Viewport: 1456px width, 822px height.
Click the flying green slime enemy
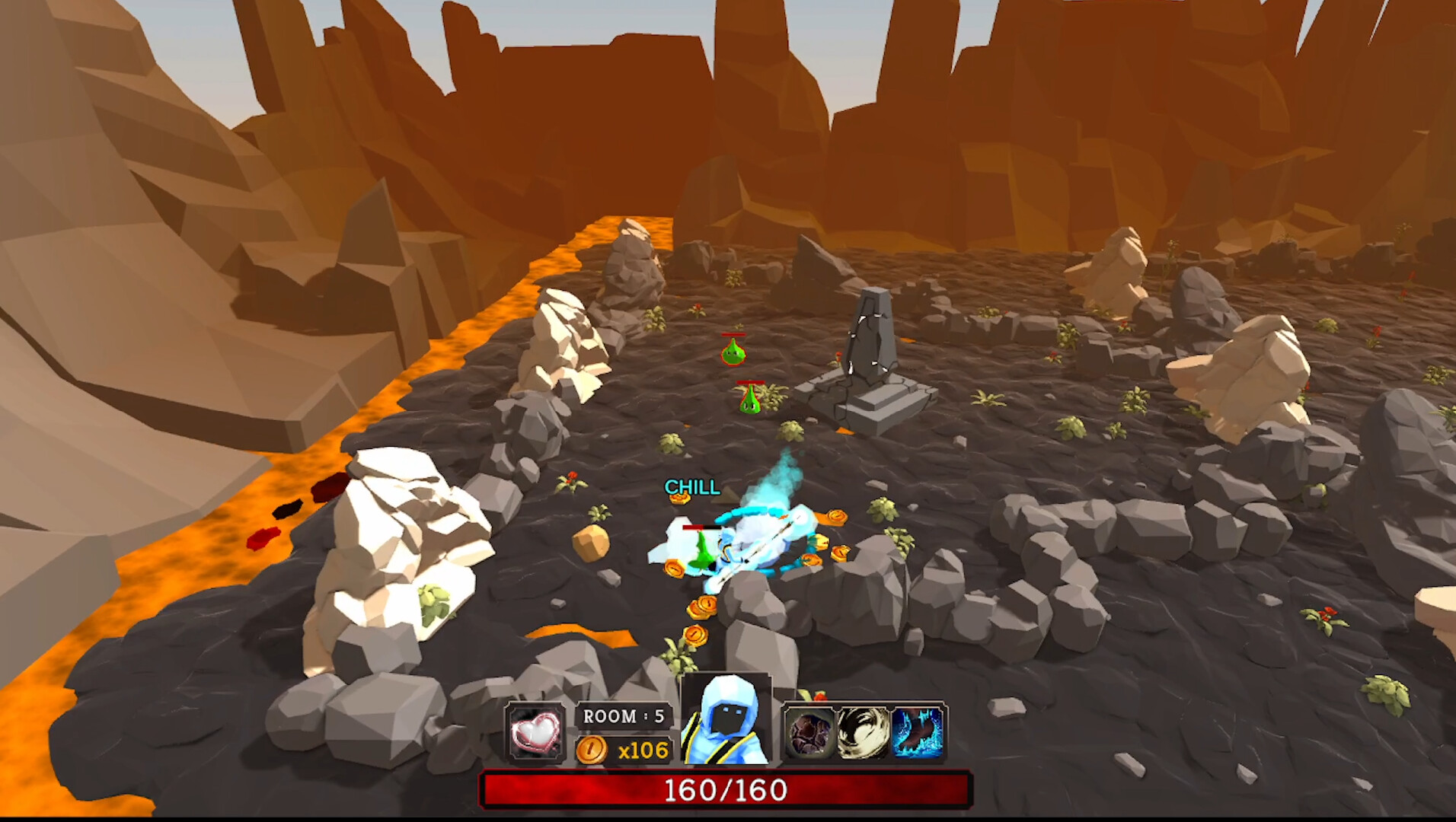coord(733,354)
